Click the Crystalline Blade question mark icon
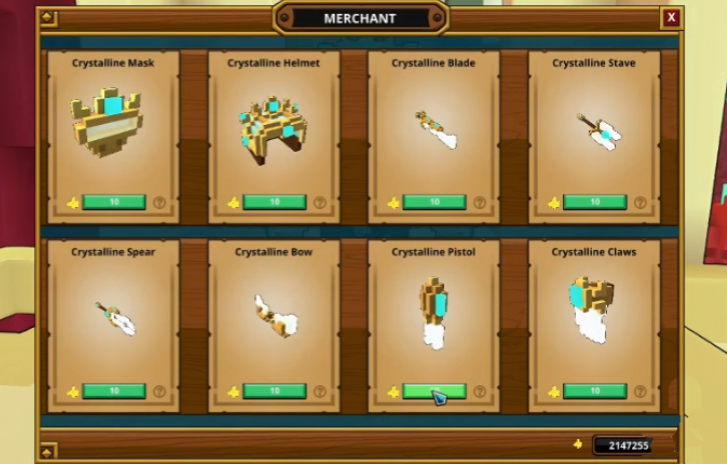Screen dimensions: 727x464 pos(479,203)
